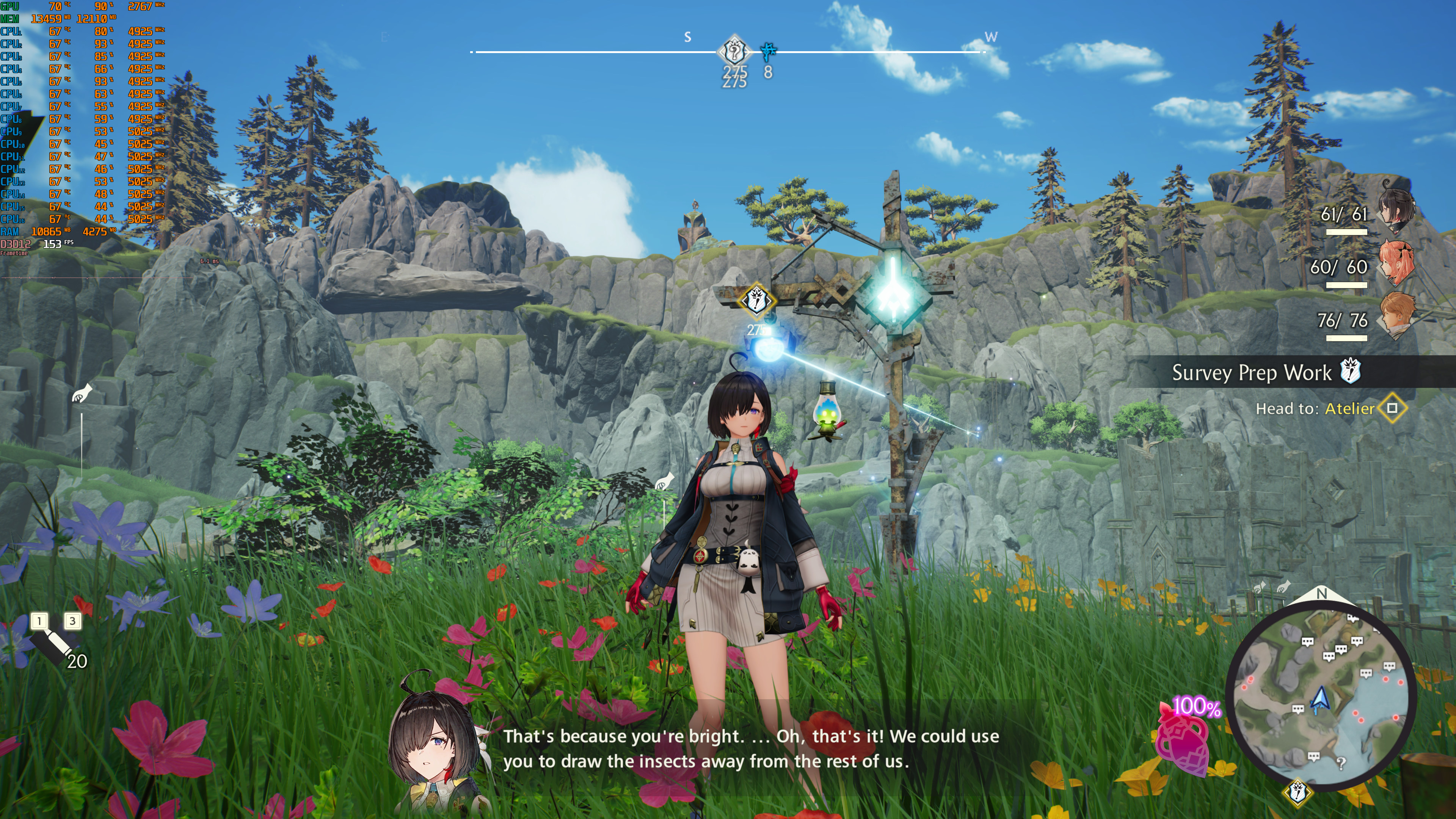
Task: Click the quest marker on the compass bar
Action: click(x=734, y=52)
